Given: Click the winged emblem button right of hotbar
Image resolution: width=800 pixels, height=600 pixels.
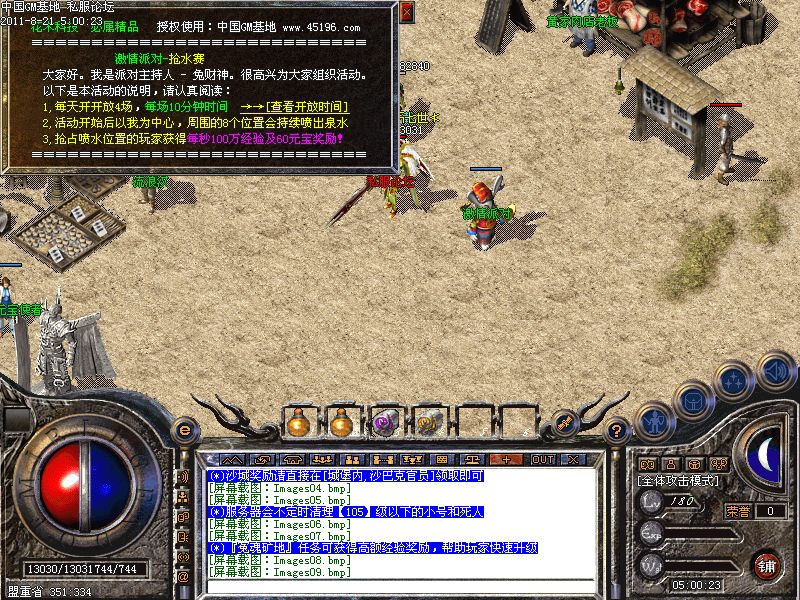Looking at the screenshot, I should 565,423.
